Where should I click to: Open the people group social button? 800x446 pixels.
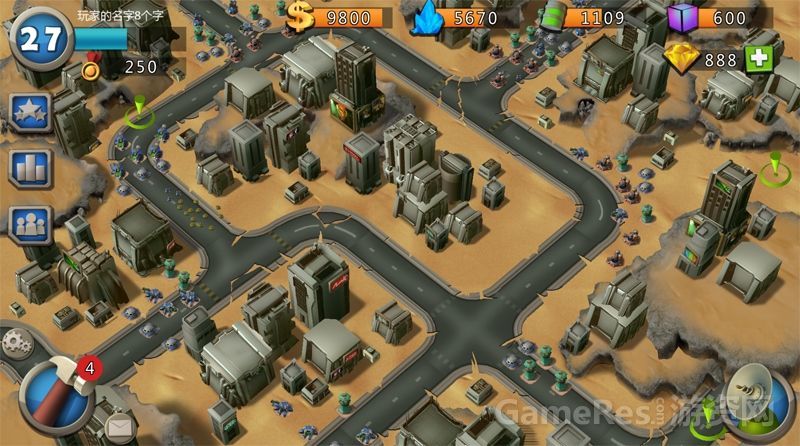(29, 226)
